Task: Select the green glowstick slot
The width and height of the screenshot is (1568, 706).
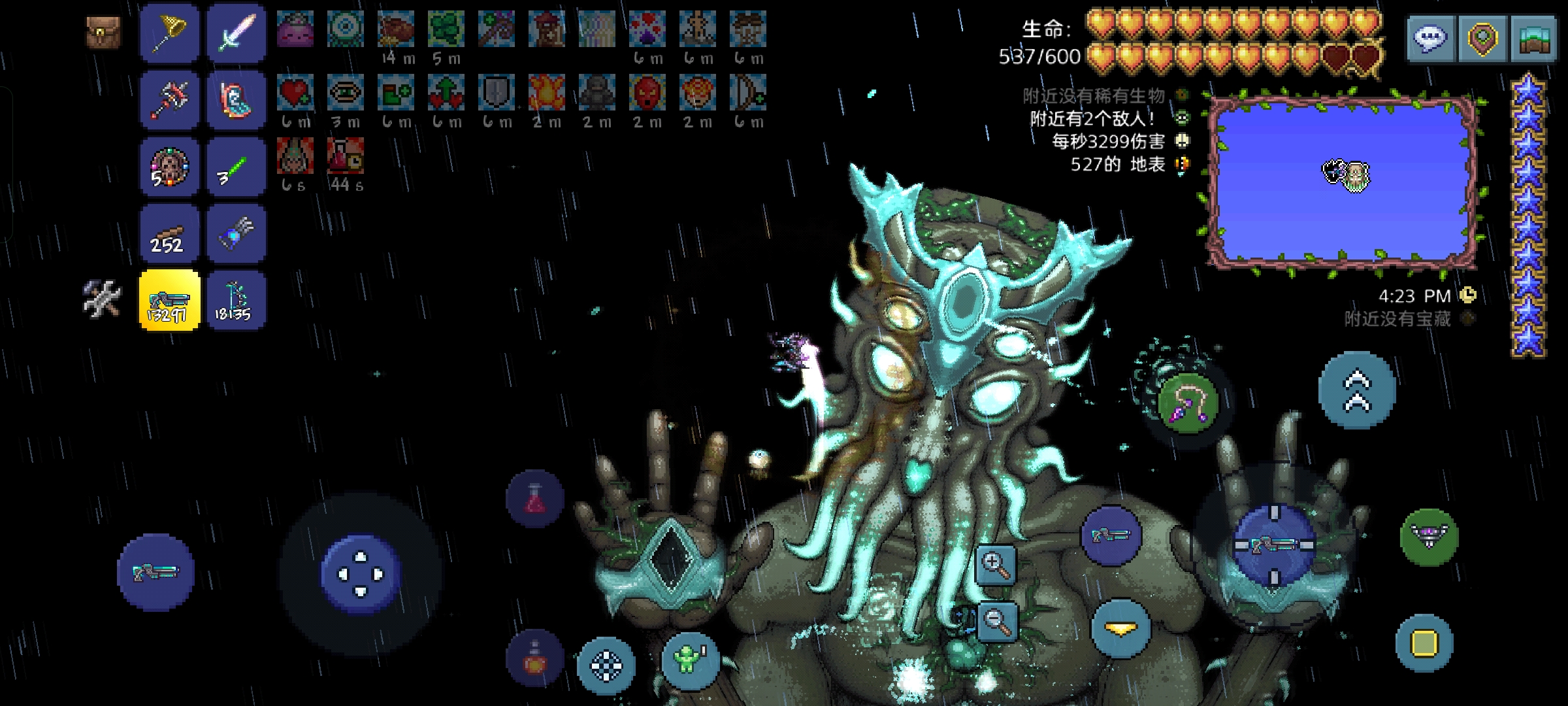Action: click(x=236, y=167)
